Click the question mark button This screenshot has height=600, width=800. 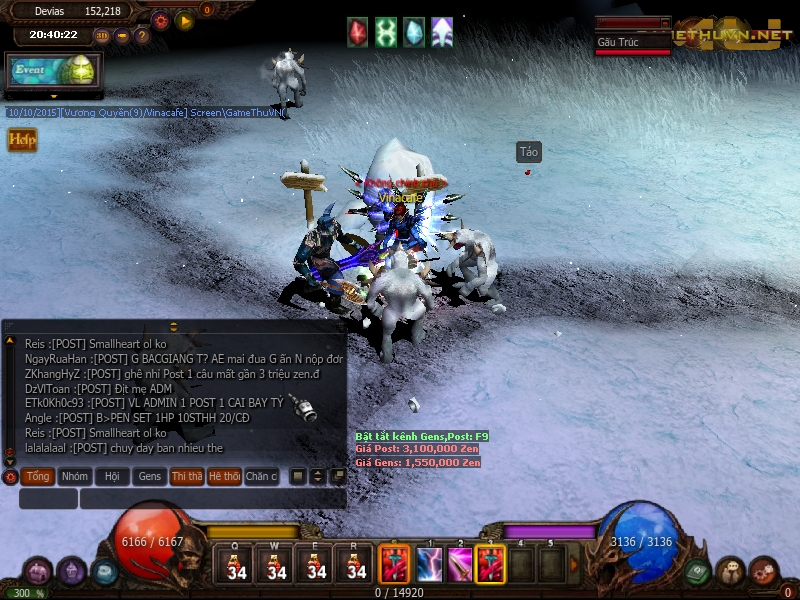(142, 36)
